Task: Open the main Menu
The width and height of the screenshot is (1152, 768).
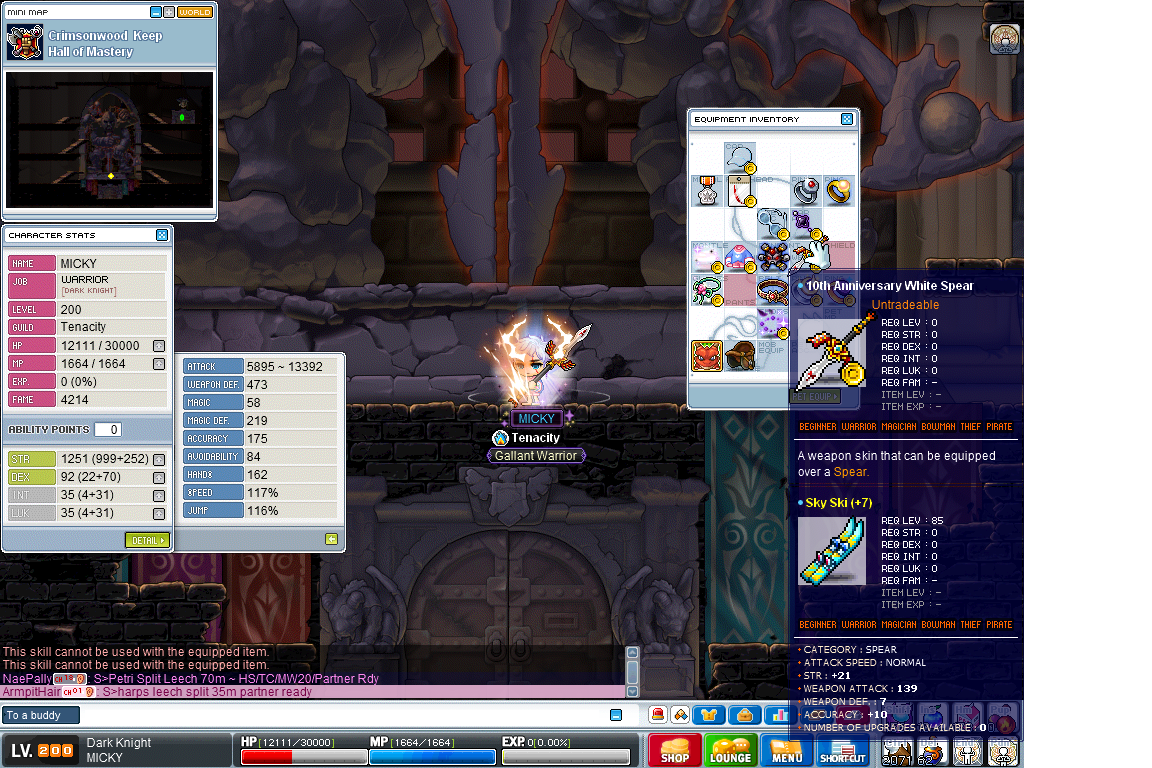Action: [x=787, y=751]
